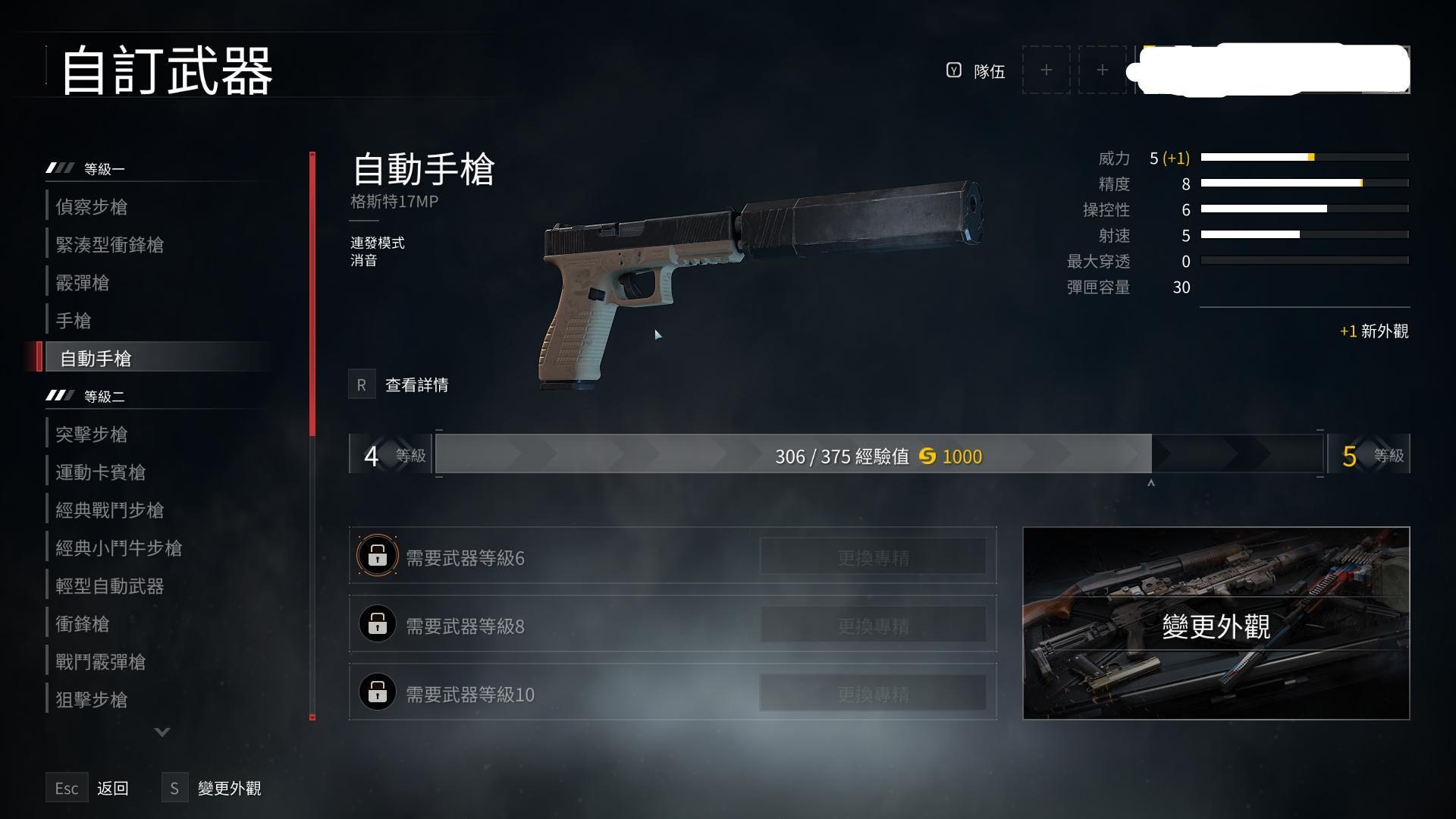The image size is (1456, 819).
Task: Click the lock icon on 需要武器等級6 slot
Action: (x=377, y=556)
